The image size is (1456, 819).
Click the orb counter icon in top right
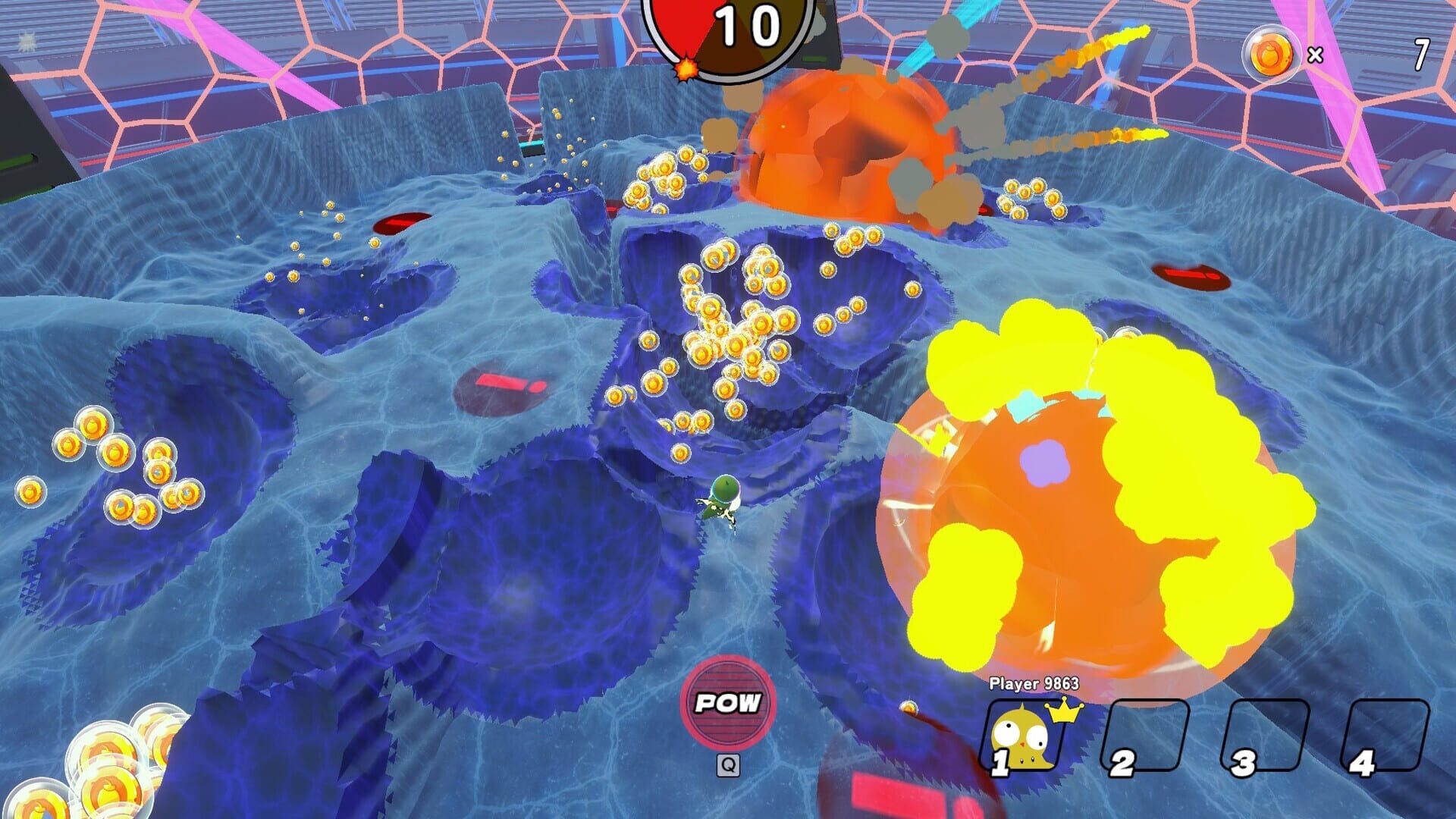[x=1272, y=54]
